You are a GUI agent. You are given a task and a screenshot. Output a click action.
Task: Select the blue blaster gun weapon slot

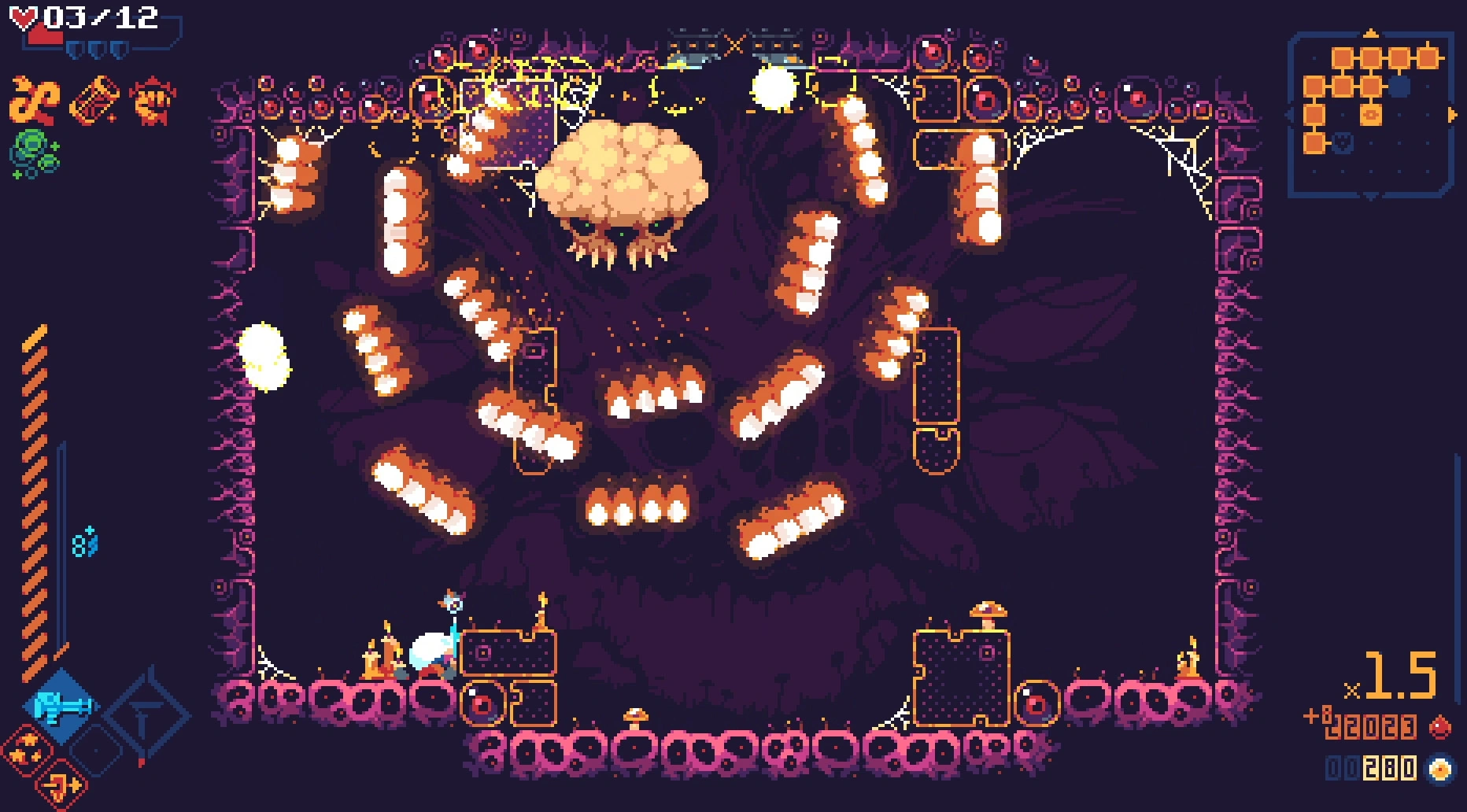point(61,706)
